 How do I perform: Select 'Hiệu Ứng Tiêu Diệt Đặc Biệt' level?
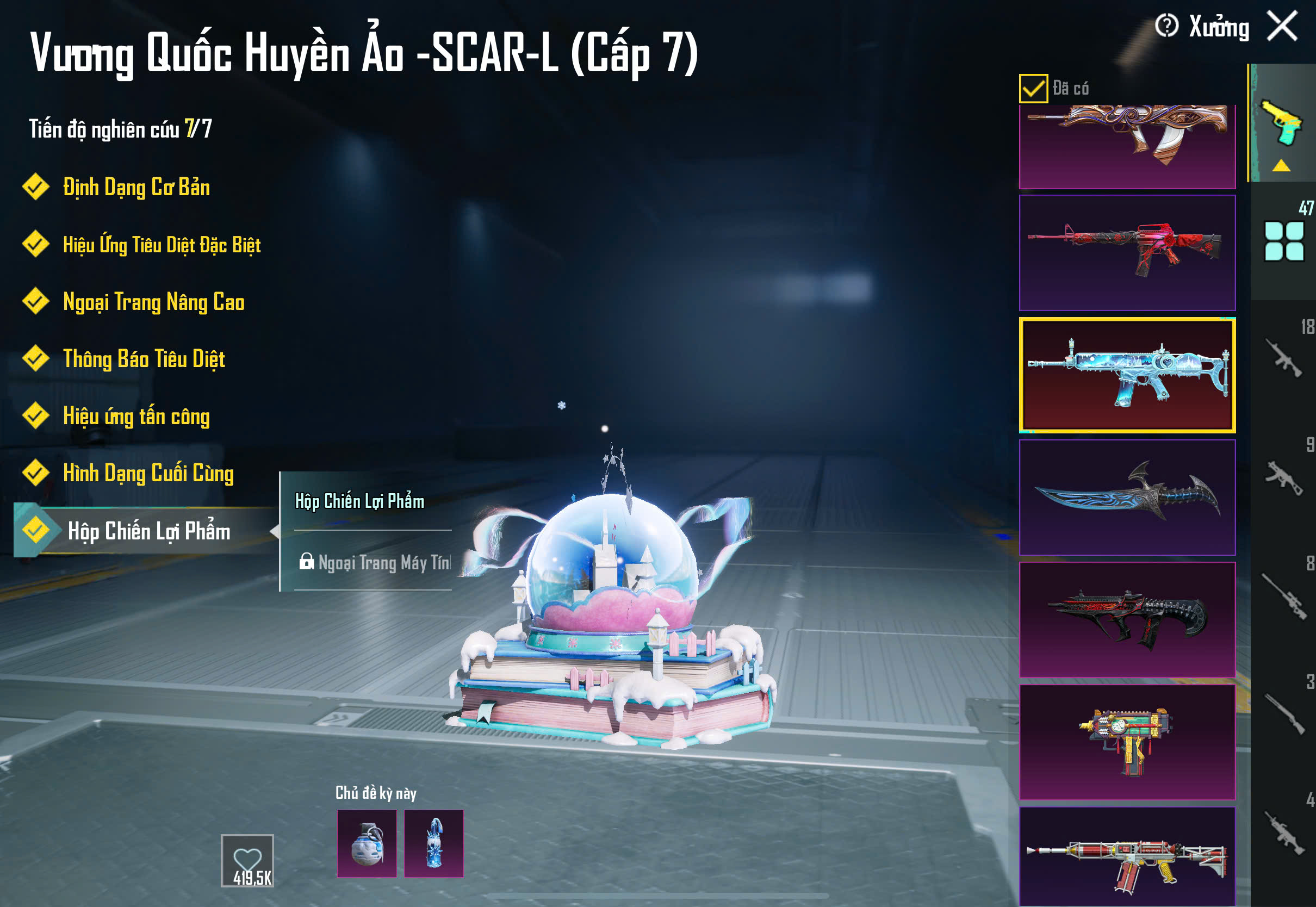click(162, 244)
